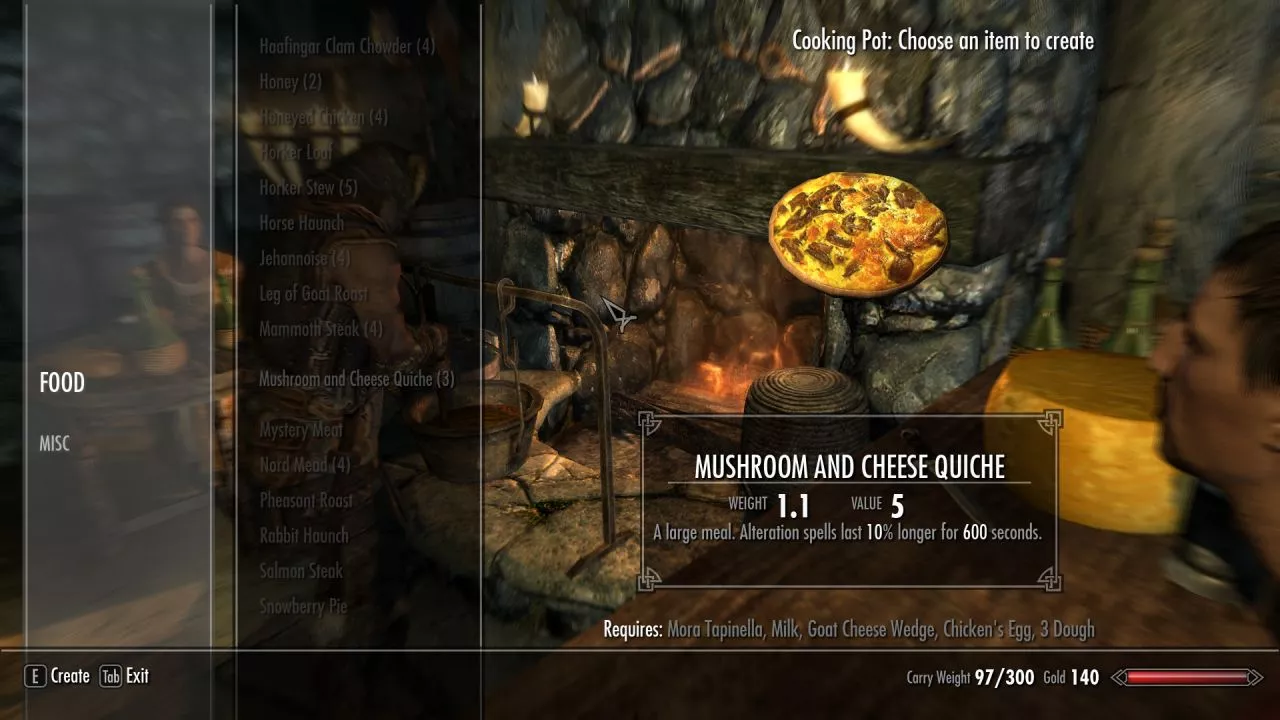The width and height of the screenshot is (1280, 720).
Task: Select Honey from the recipe list
Action: [x=290, y=82]
